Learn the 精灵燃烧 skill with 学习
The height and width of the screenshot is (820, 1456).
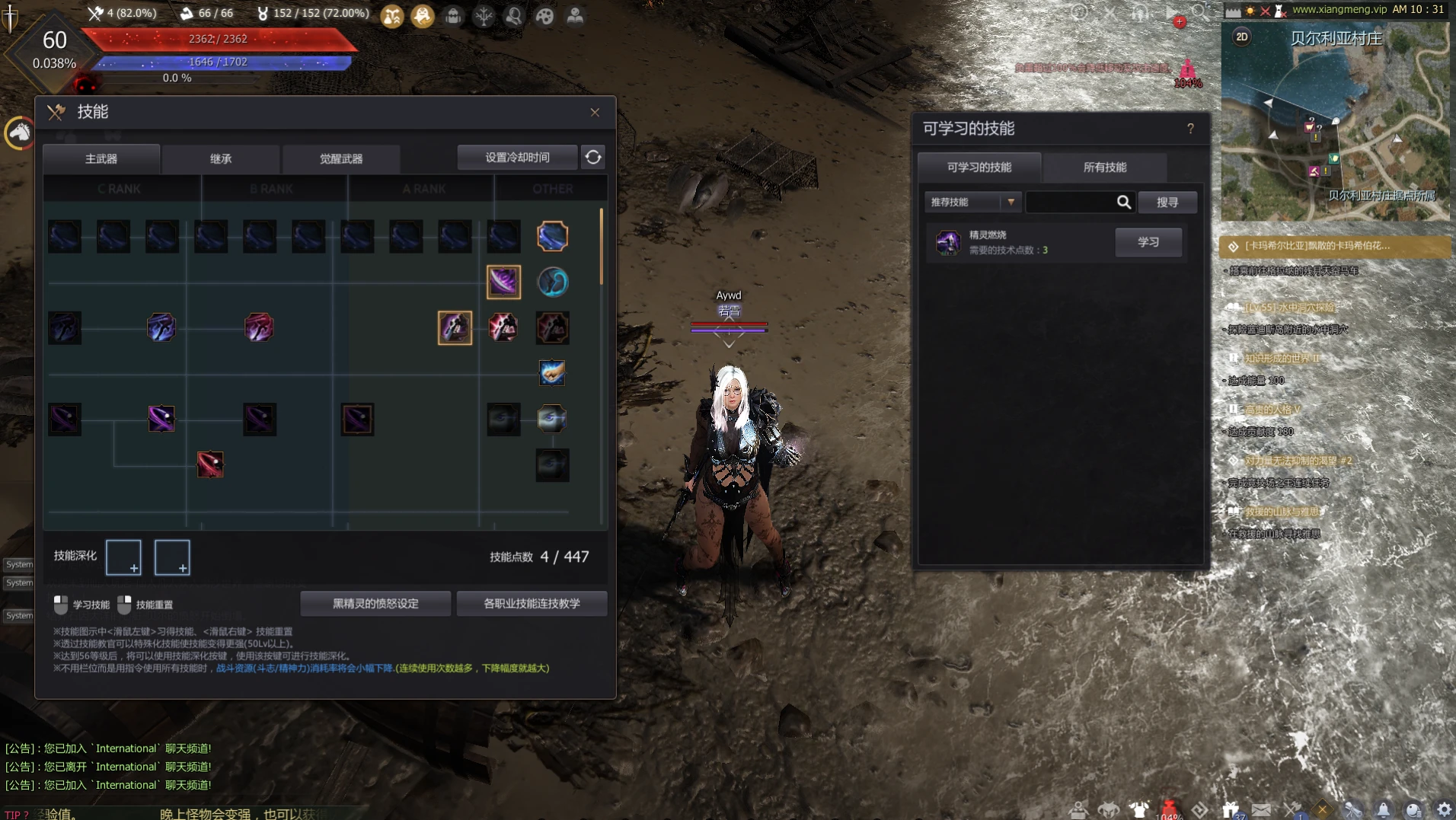click(1148, 242)
